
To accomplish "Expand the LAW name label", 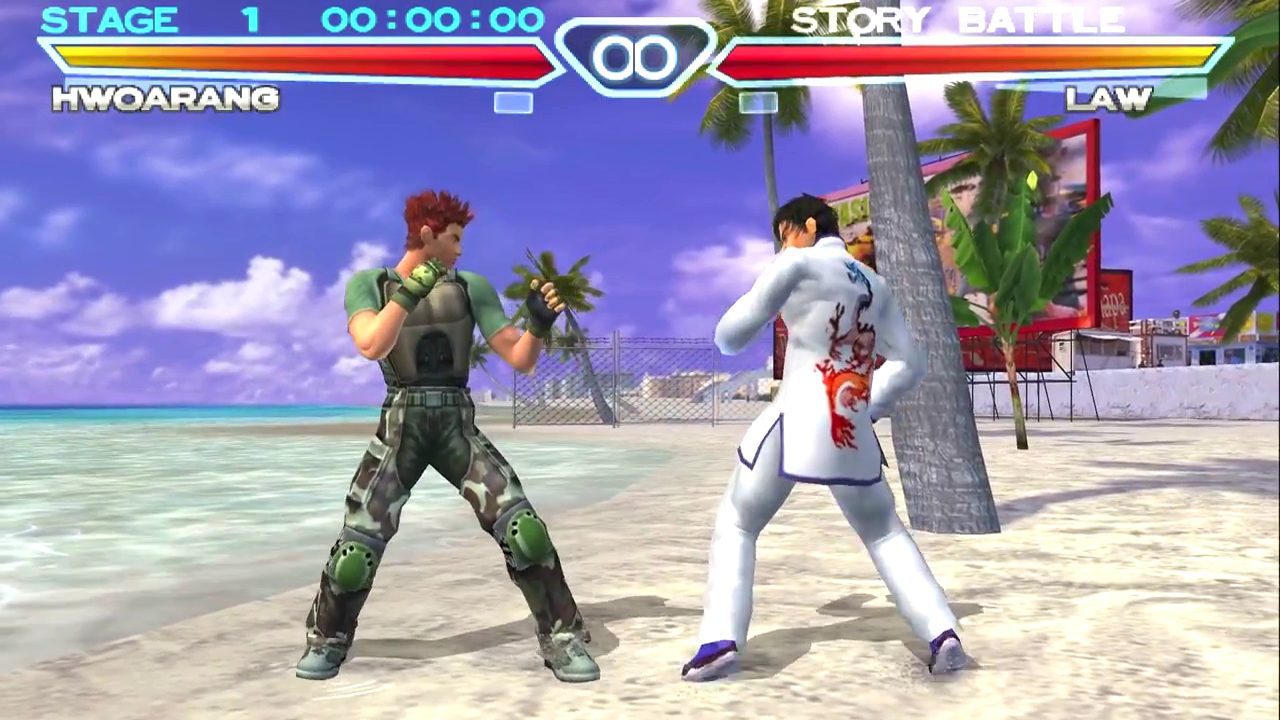I will click(1110, 99).
